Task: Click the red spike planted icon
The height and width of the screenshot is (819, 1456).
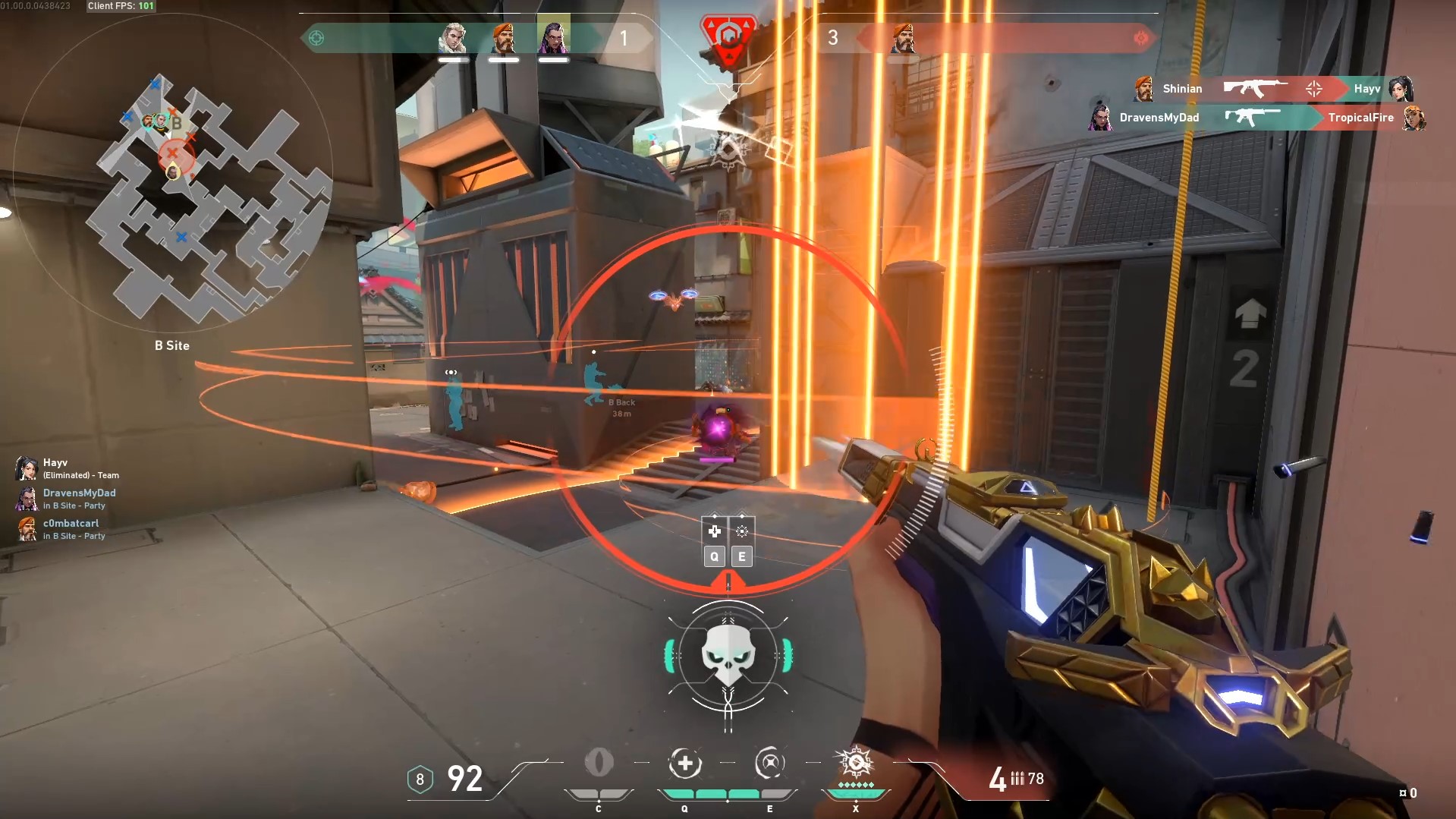Action: (x=728, y=38)
